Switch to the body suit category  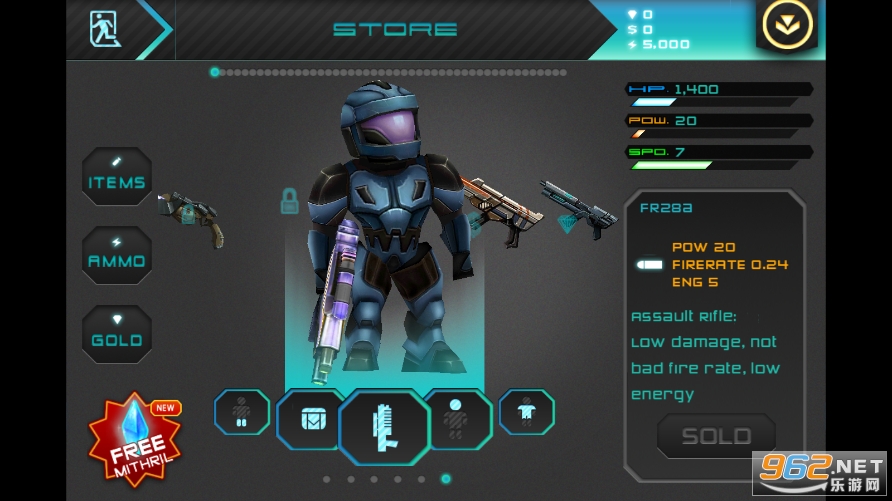(526, 411)
